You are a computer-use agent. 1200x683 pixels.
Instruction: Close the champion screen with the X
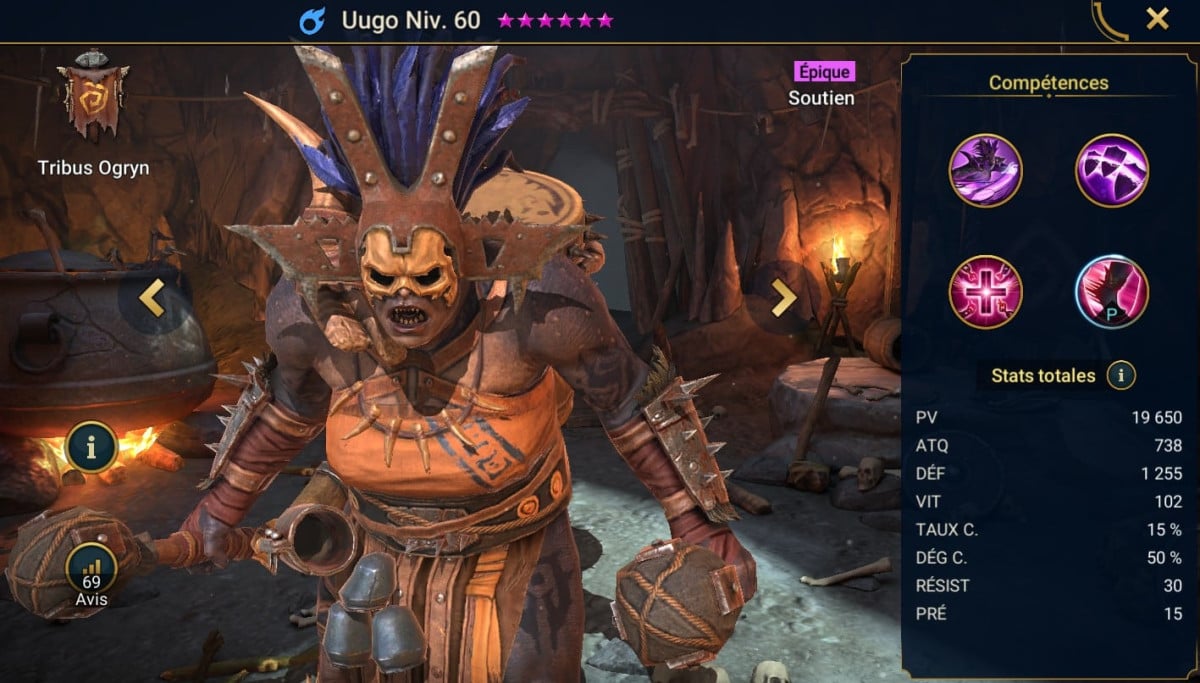(1157, 19)
